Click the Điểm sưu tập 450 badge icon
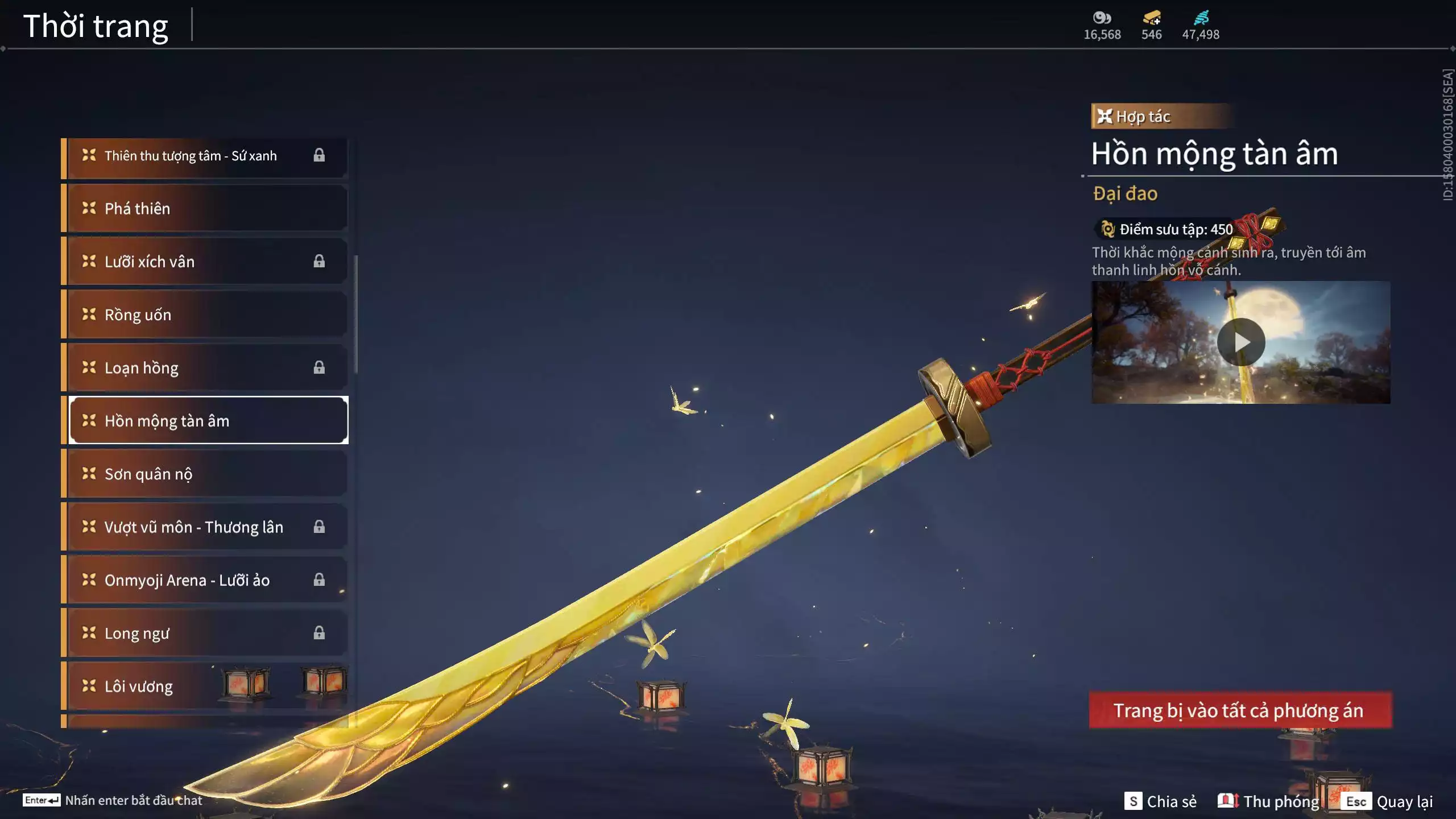The height and width of the screenshot is (819, 1456). pyautogui.click(x=1106, y=229)
